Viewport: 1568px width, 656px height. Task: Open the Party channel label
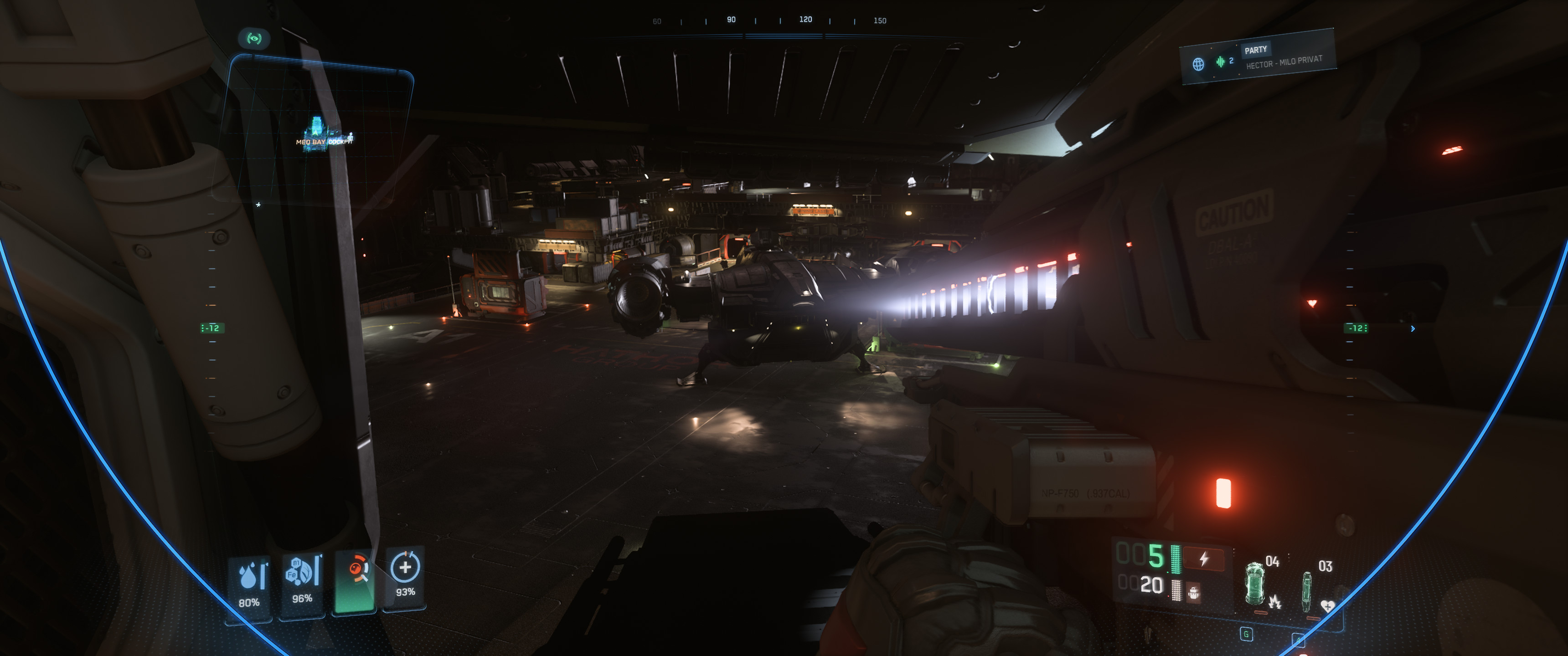(x=1255, y=50)
